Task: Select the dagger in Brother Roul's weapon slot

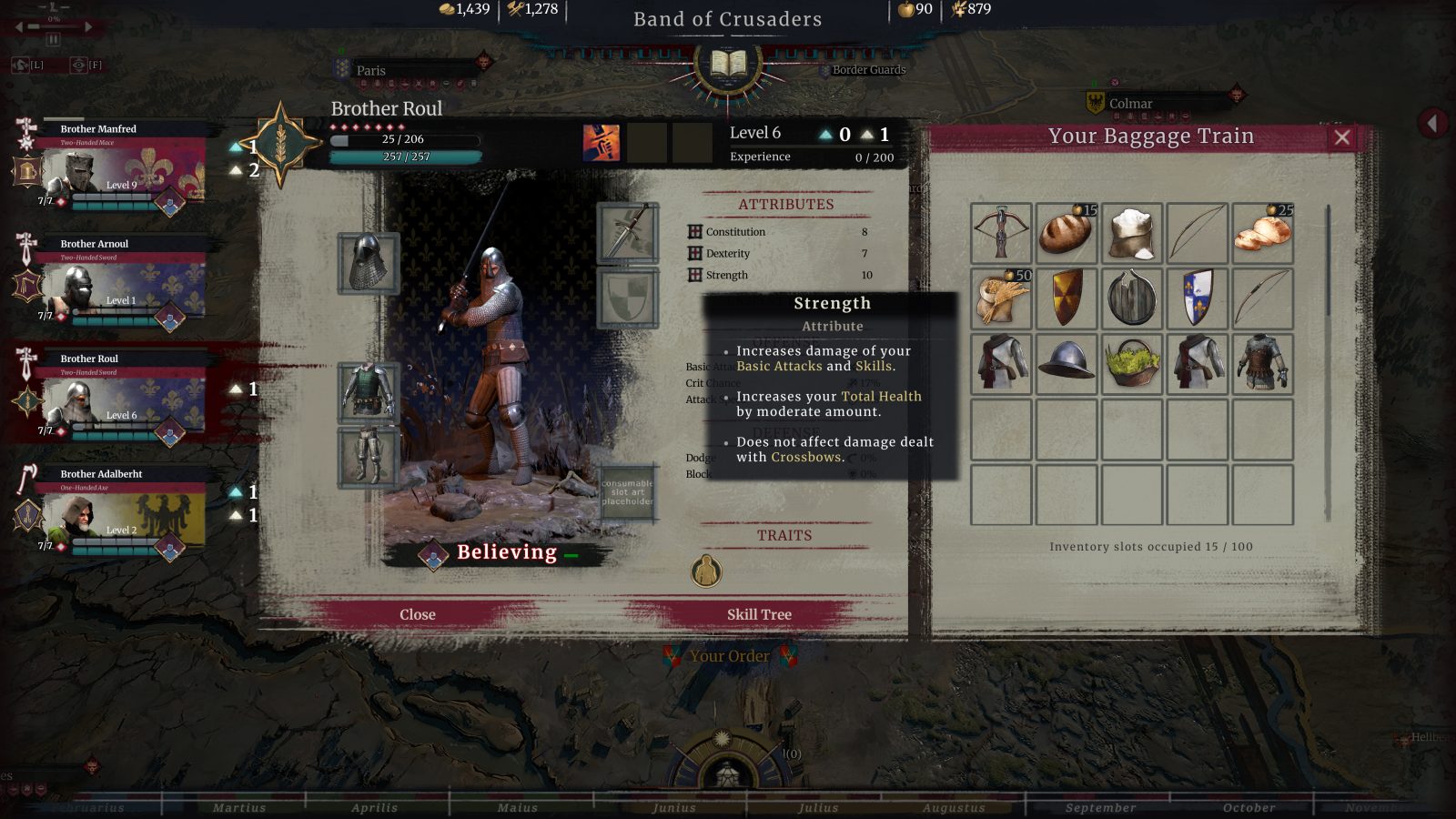Action: coord(627,235)
